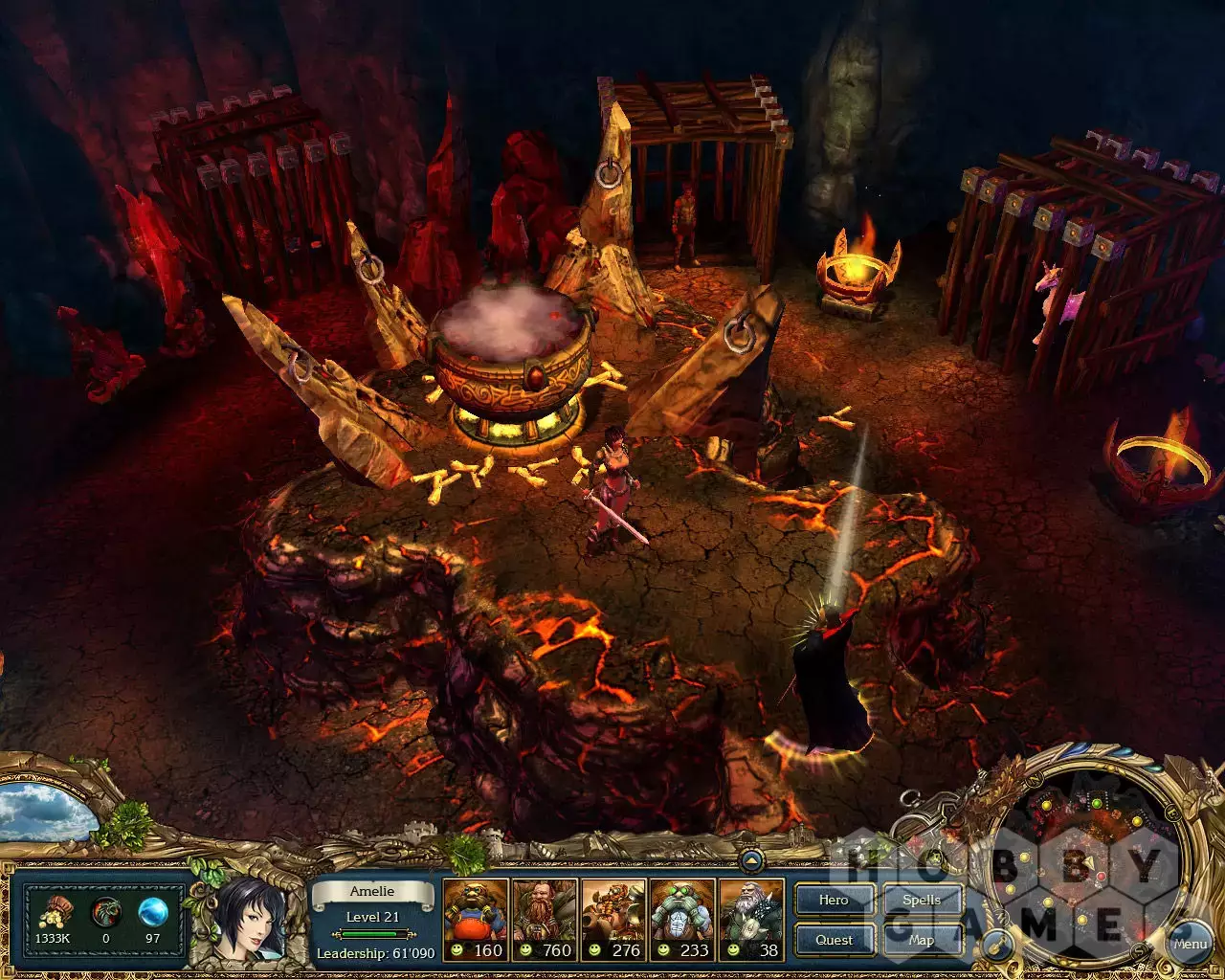Open the Spells book
1225x980 pixels.
tap(921, 901)
